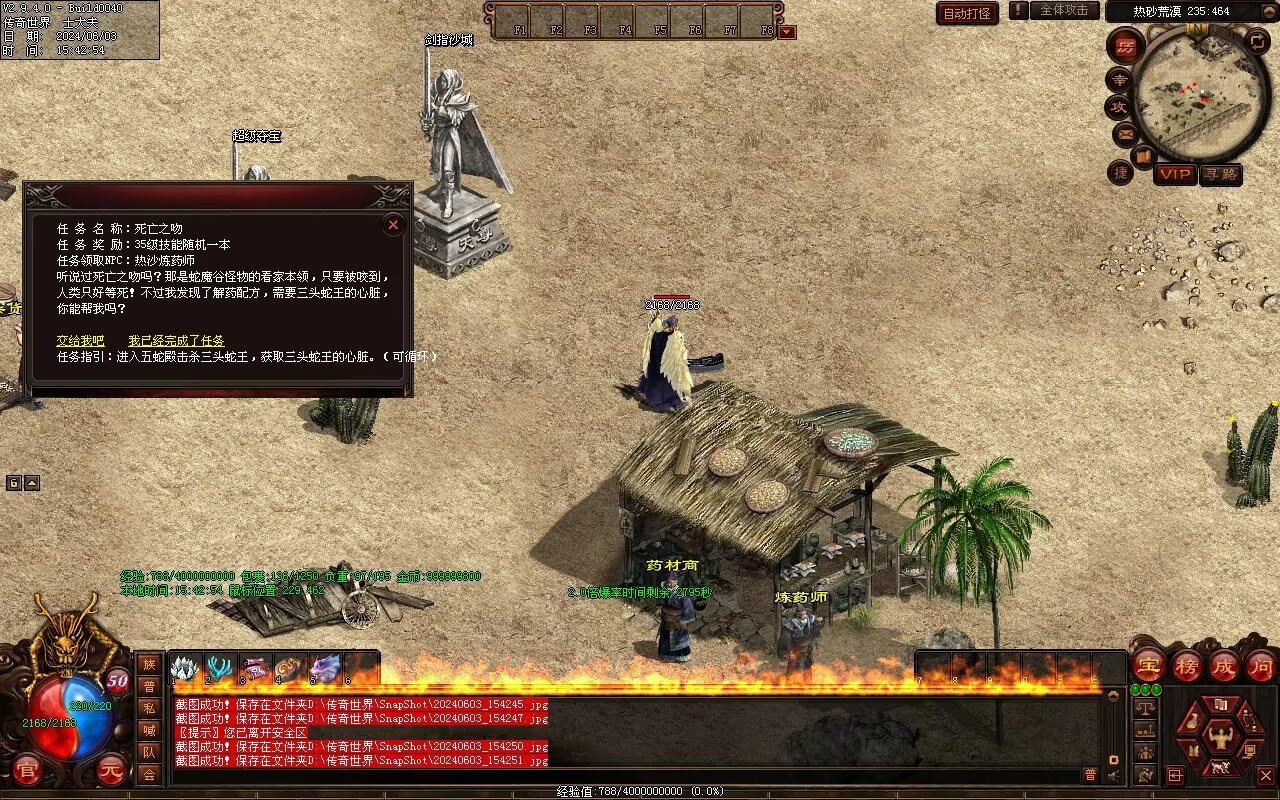Open the 宝 treasure shop button

(x=1148, y=665)
